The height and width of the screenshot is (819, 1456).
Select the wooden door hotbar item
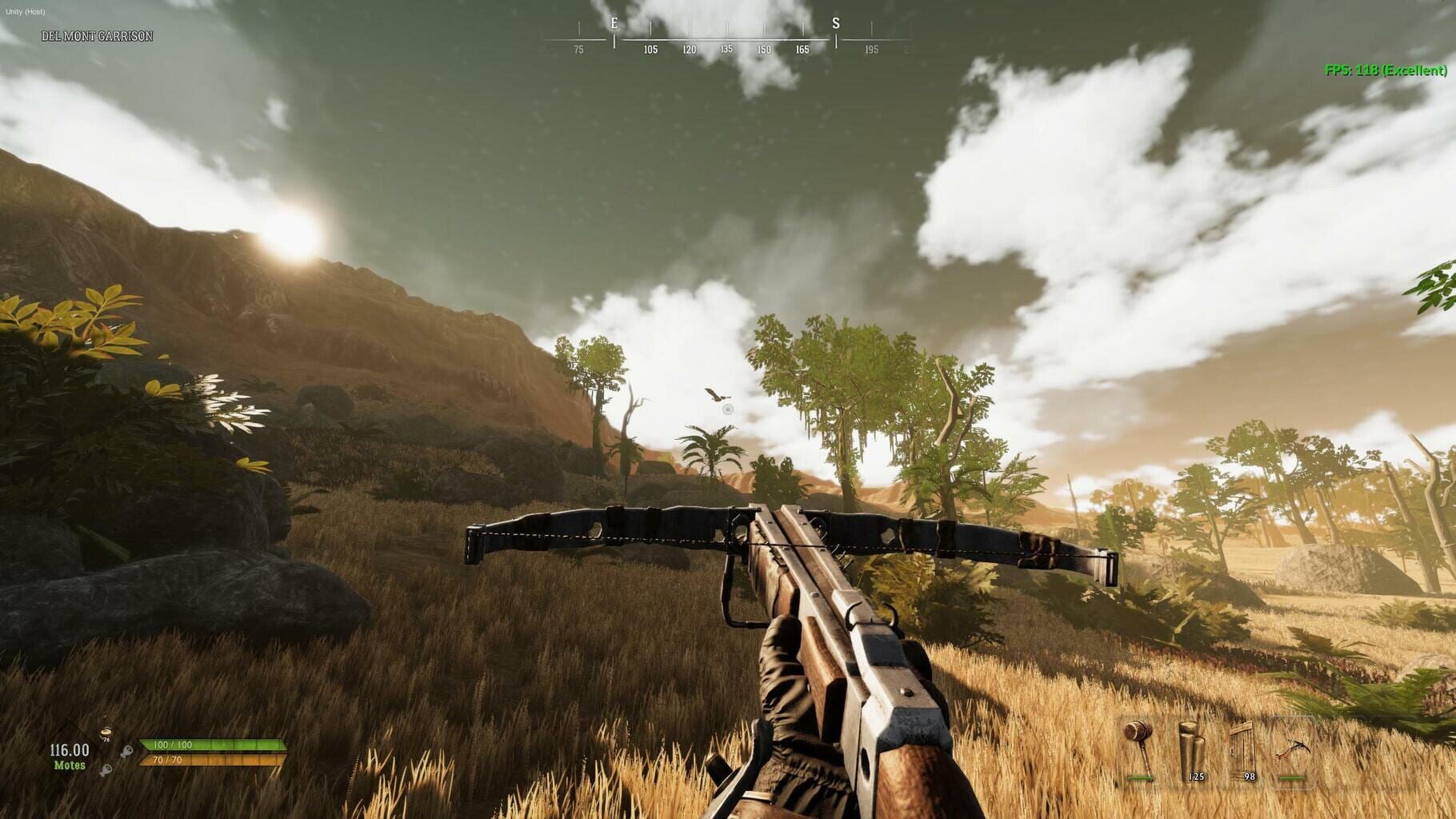click(x=1242, y=750)
